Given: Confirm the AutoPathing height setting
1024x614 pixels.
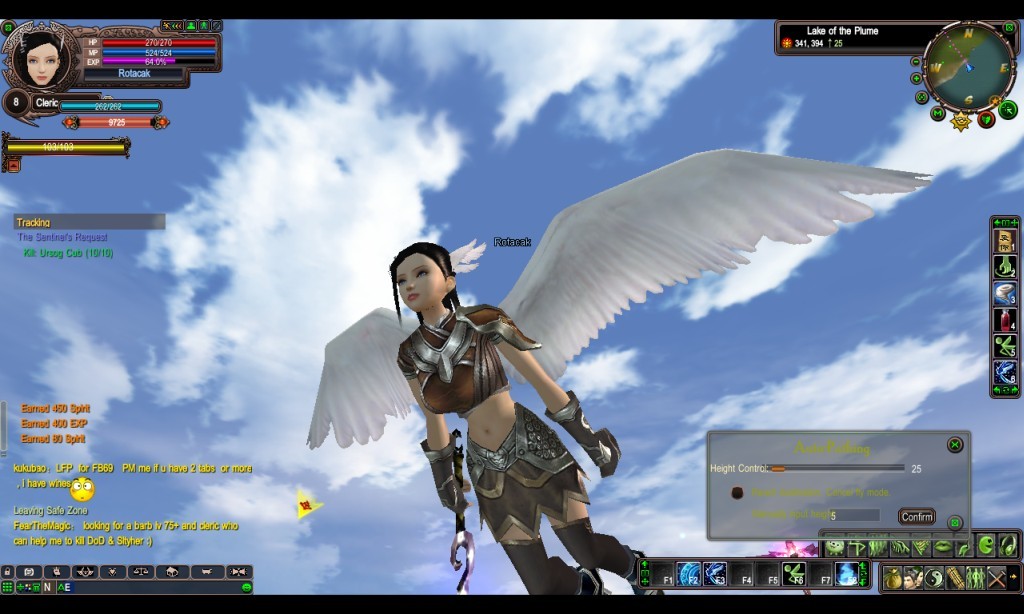Looking at the screenshot, I should click(916, 516).
